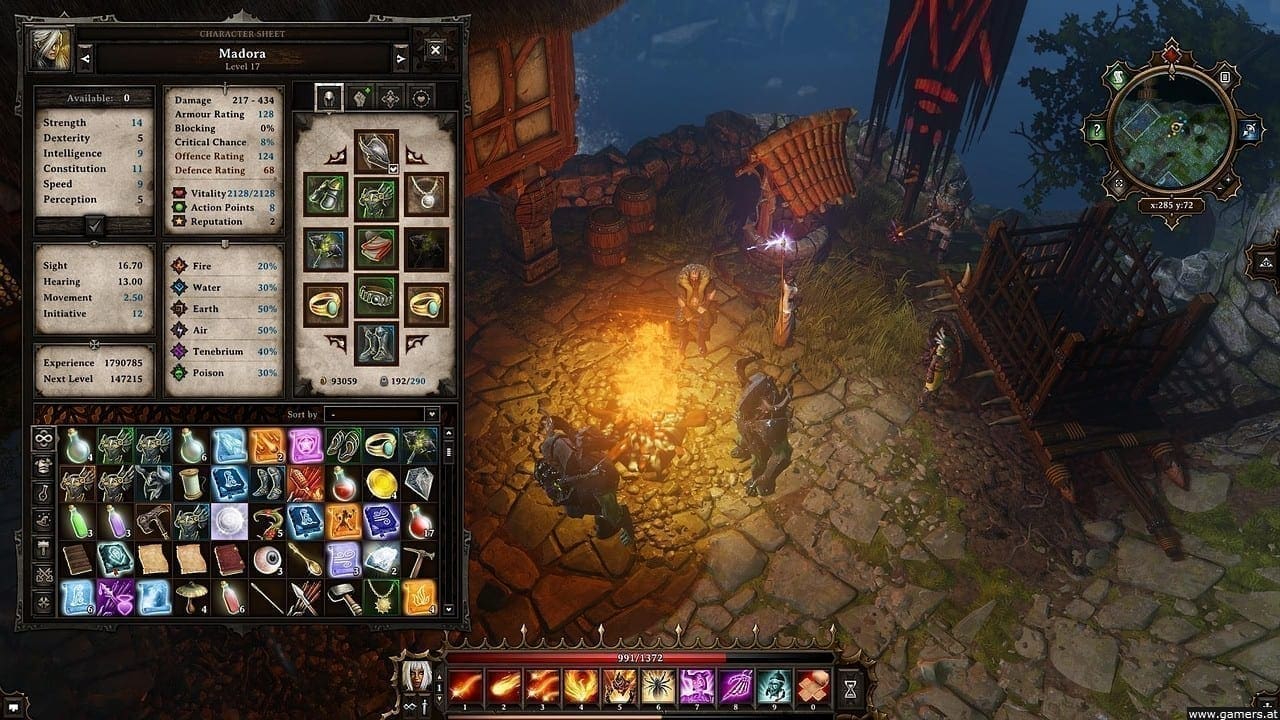Screen dimensions: 1280x720
Task: Close the character sheet window
Action: click(436, 50)
